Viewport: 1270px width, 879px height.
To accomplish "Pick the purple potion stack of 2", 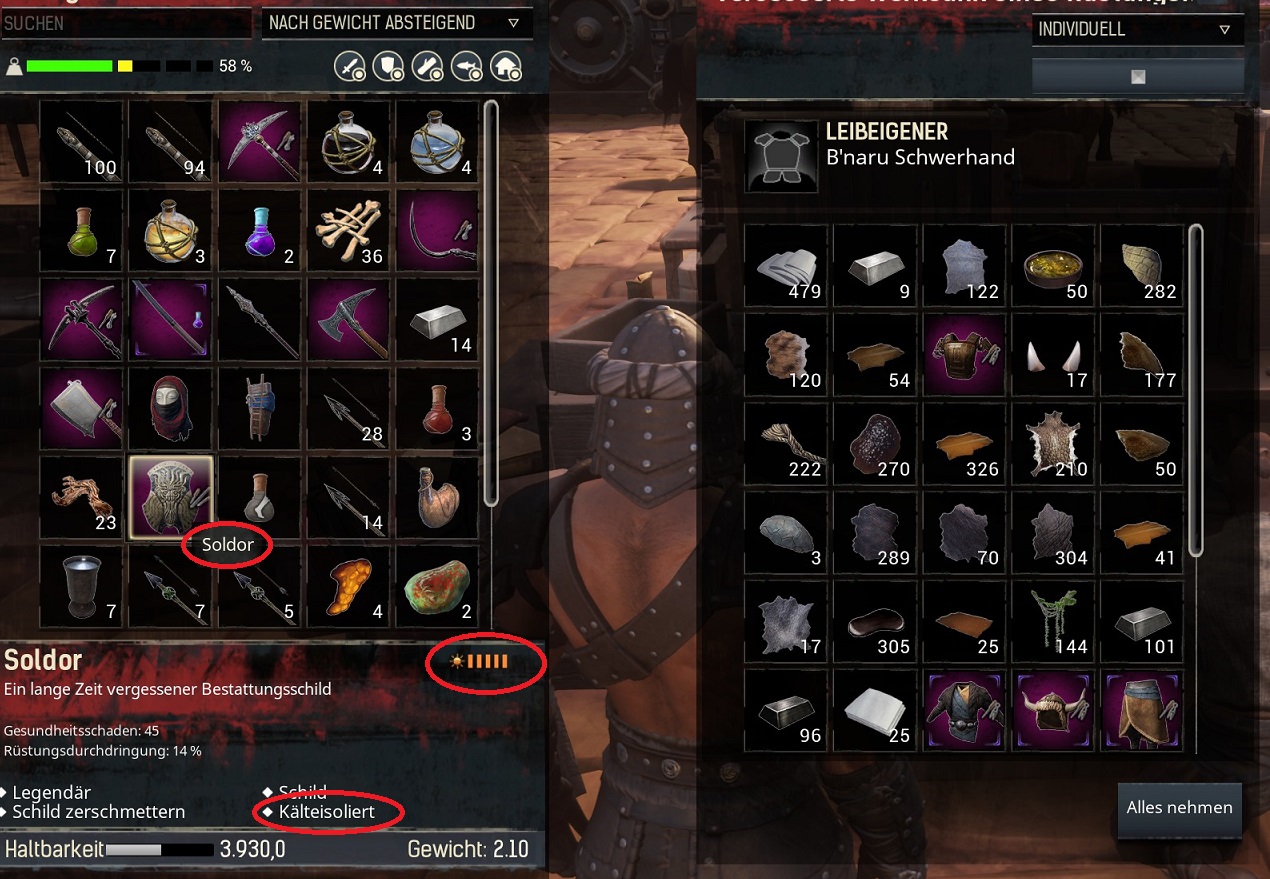I will (260, 230).
